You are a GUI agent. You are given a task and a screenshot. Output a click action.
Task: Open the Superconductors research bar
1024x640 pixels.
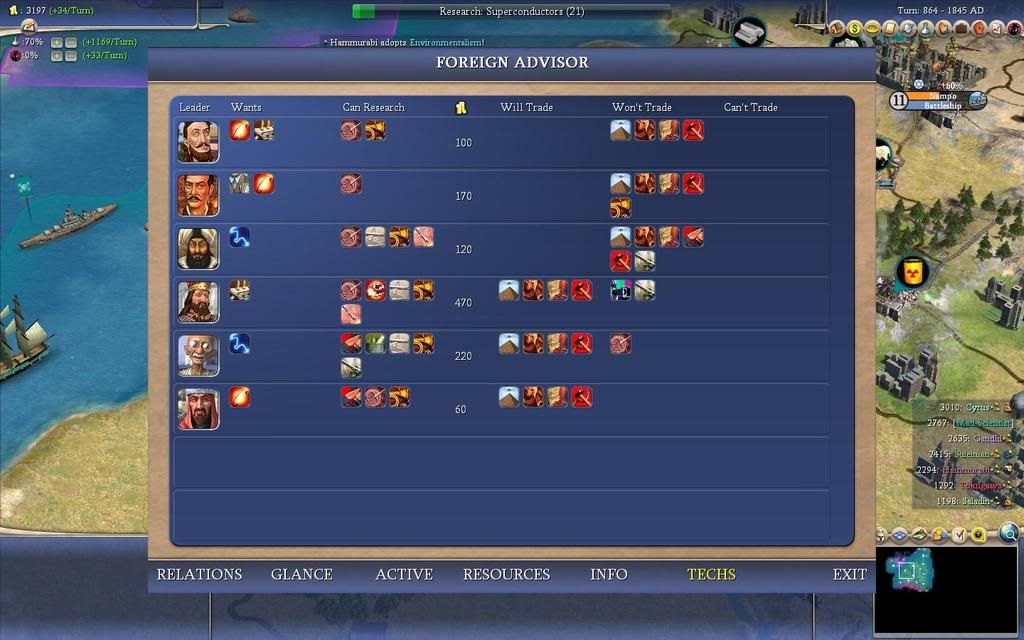coord(512,12)
